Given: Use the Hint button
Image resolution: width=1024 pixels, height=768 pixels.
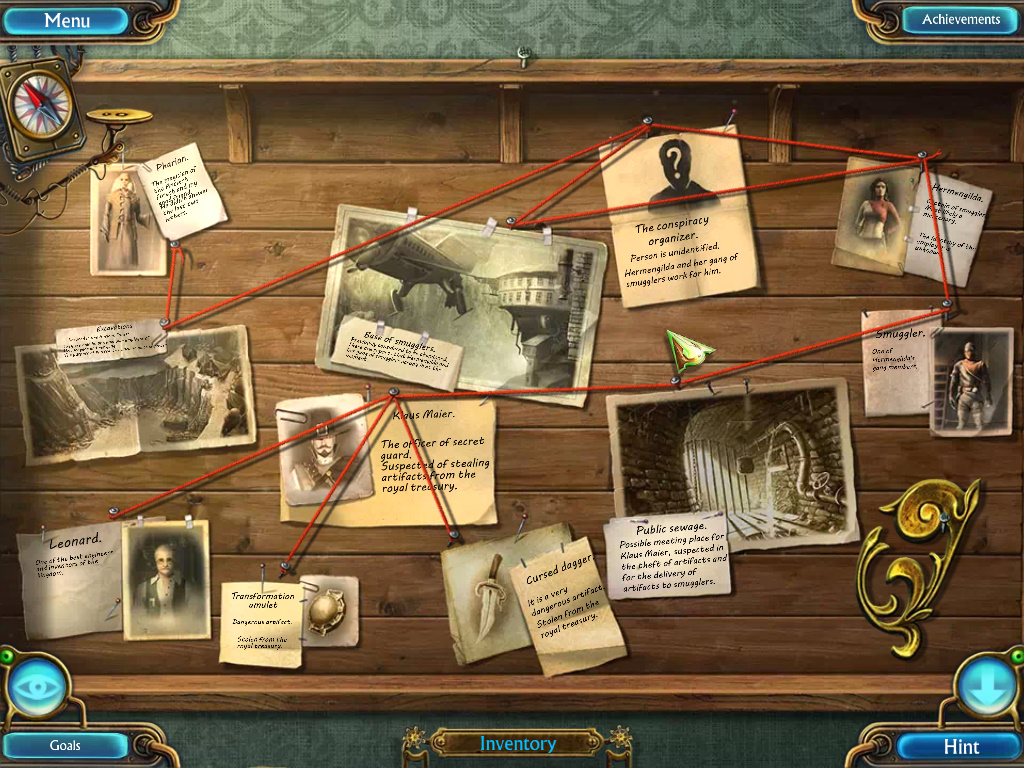Looking at the screenshot, I should 960,746.
